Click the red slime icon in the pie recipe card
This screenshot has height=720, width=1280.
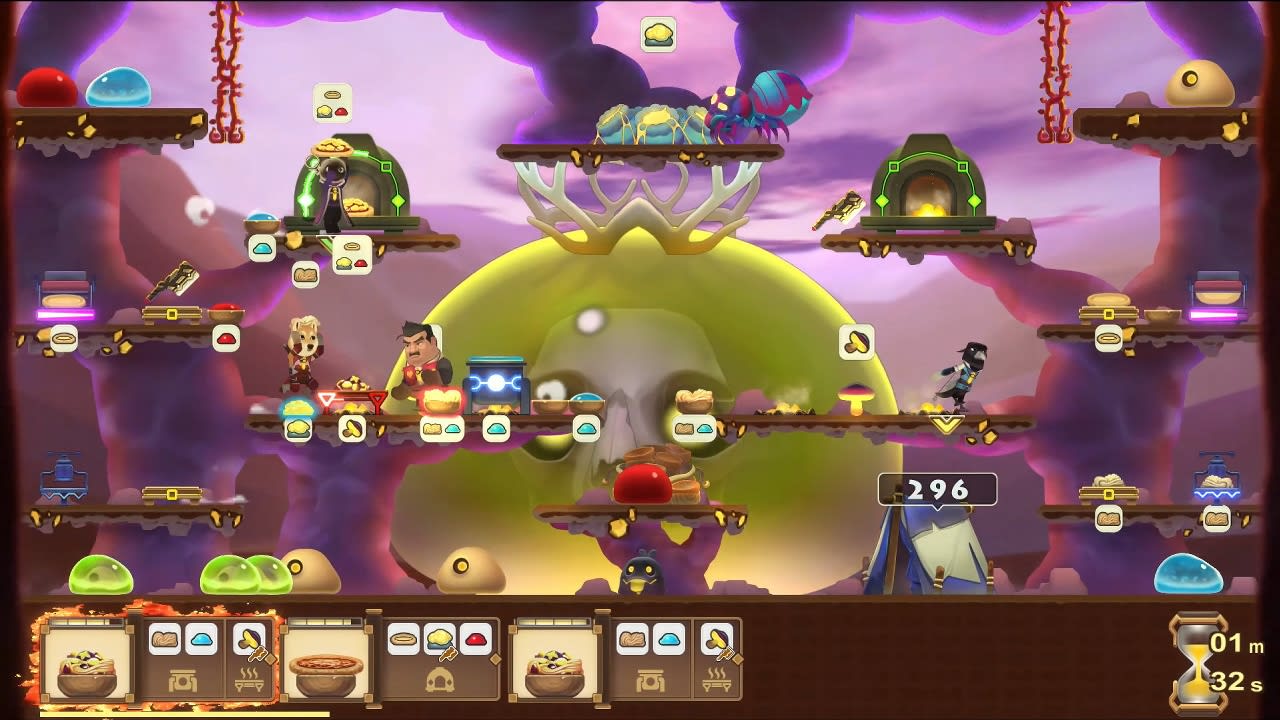click(x=474, y=640)
